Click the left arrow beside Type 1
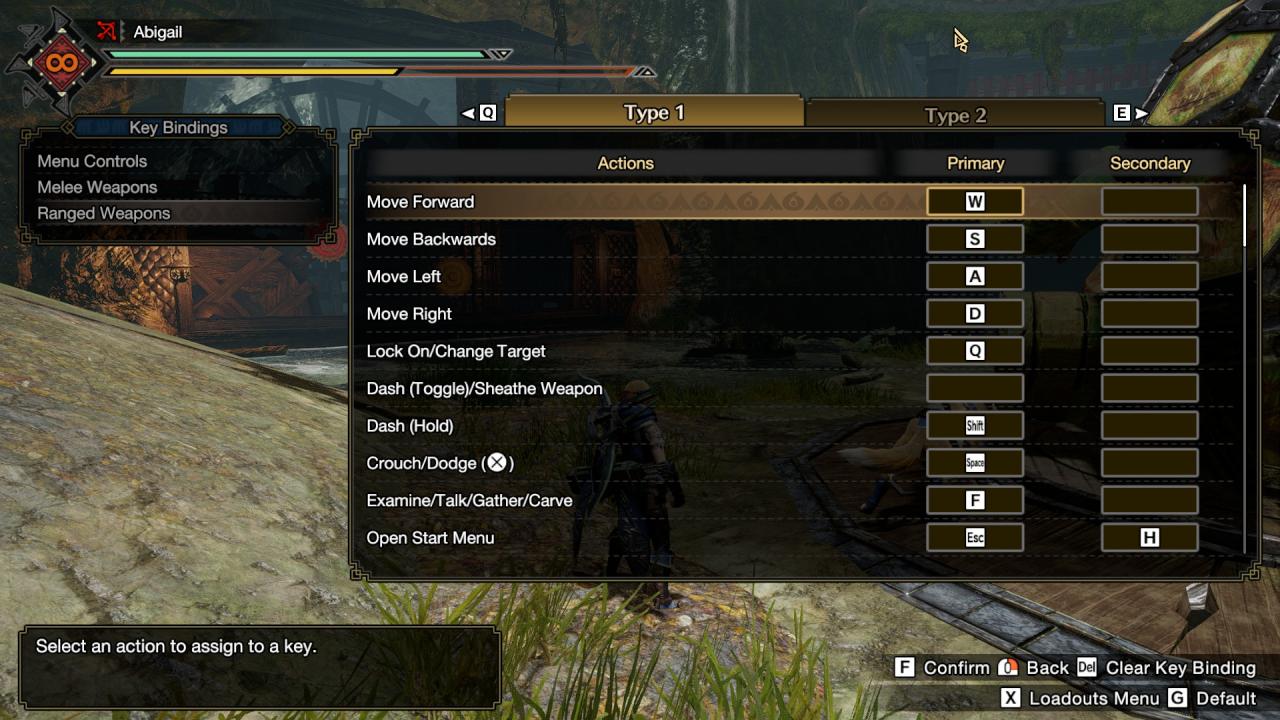The height and width of the screenshot is (720, 1280). [467, 113]
